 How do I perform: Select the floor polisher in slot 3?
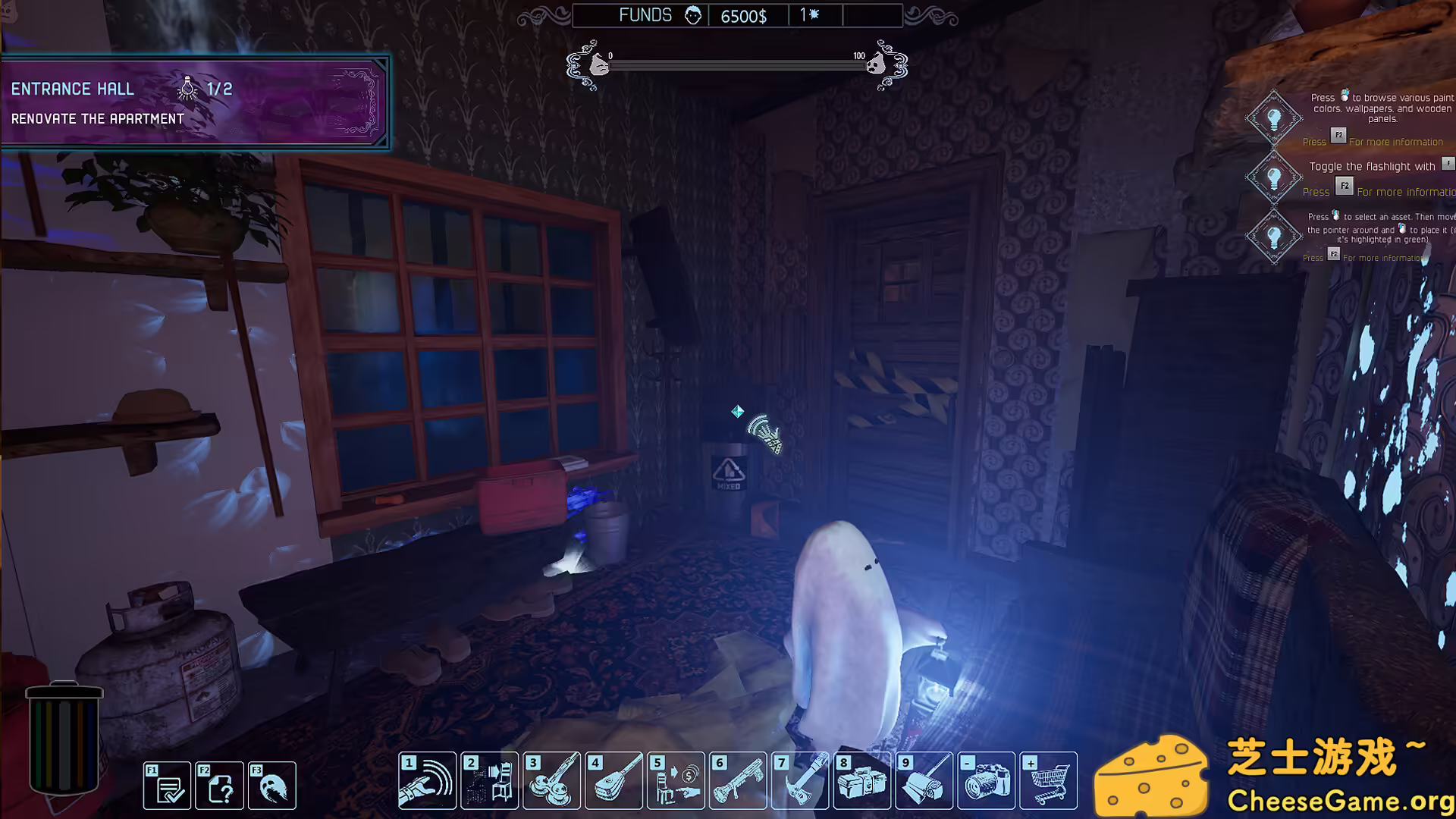pos(553,781)
